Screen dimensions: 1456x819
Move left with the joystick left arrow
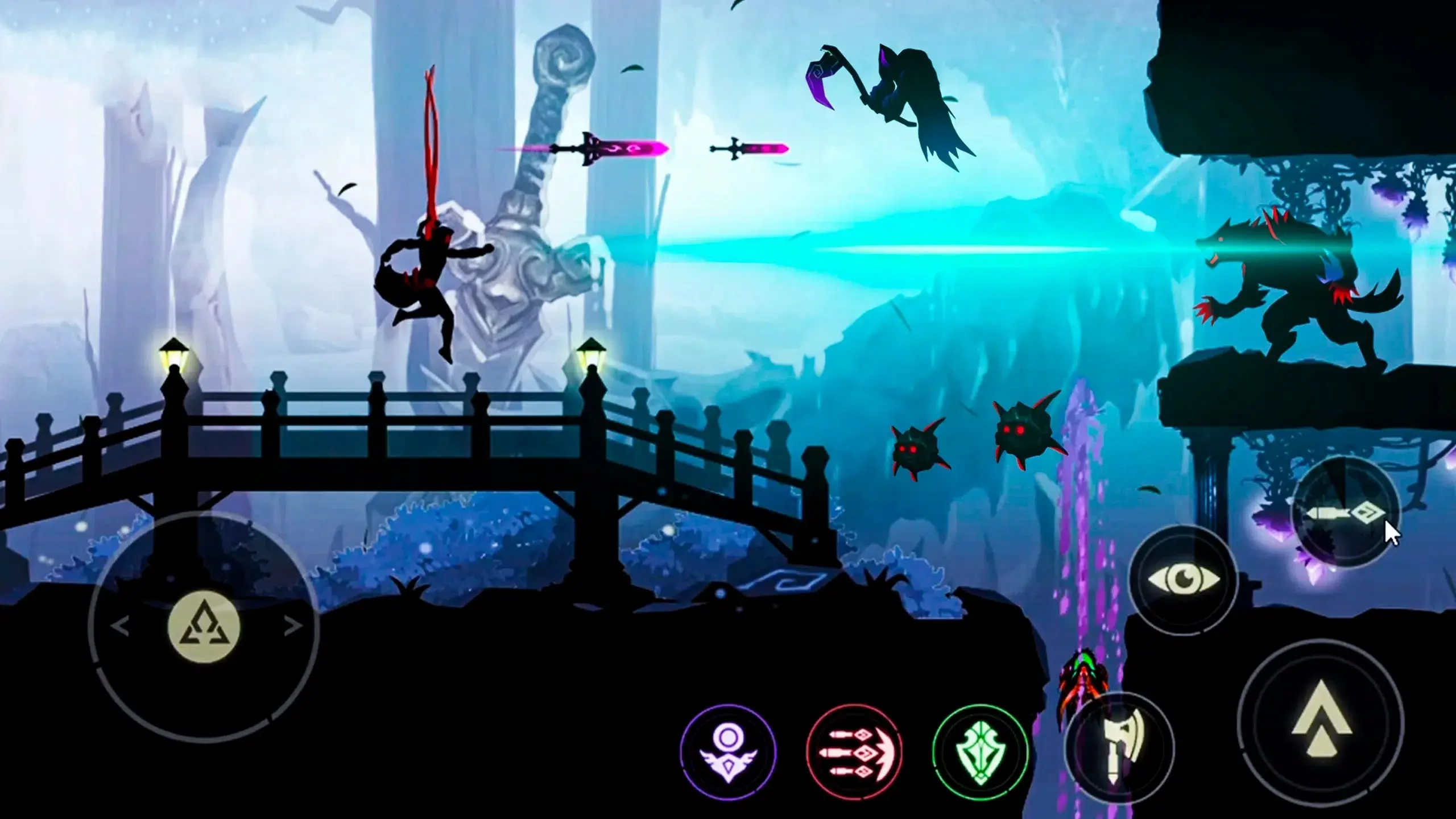120,627
